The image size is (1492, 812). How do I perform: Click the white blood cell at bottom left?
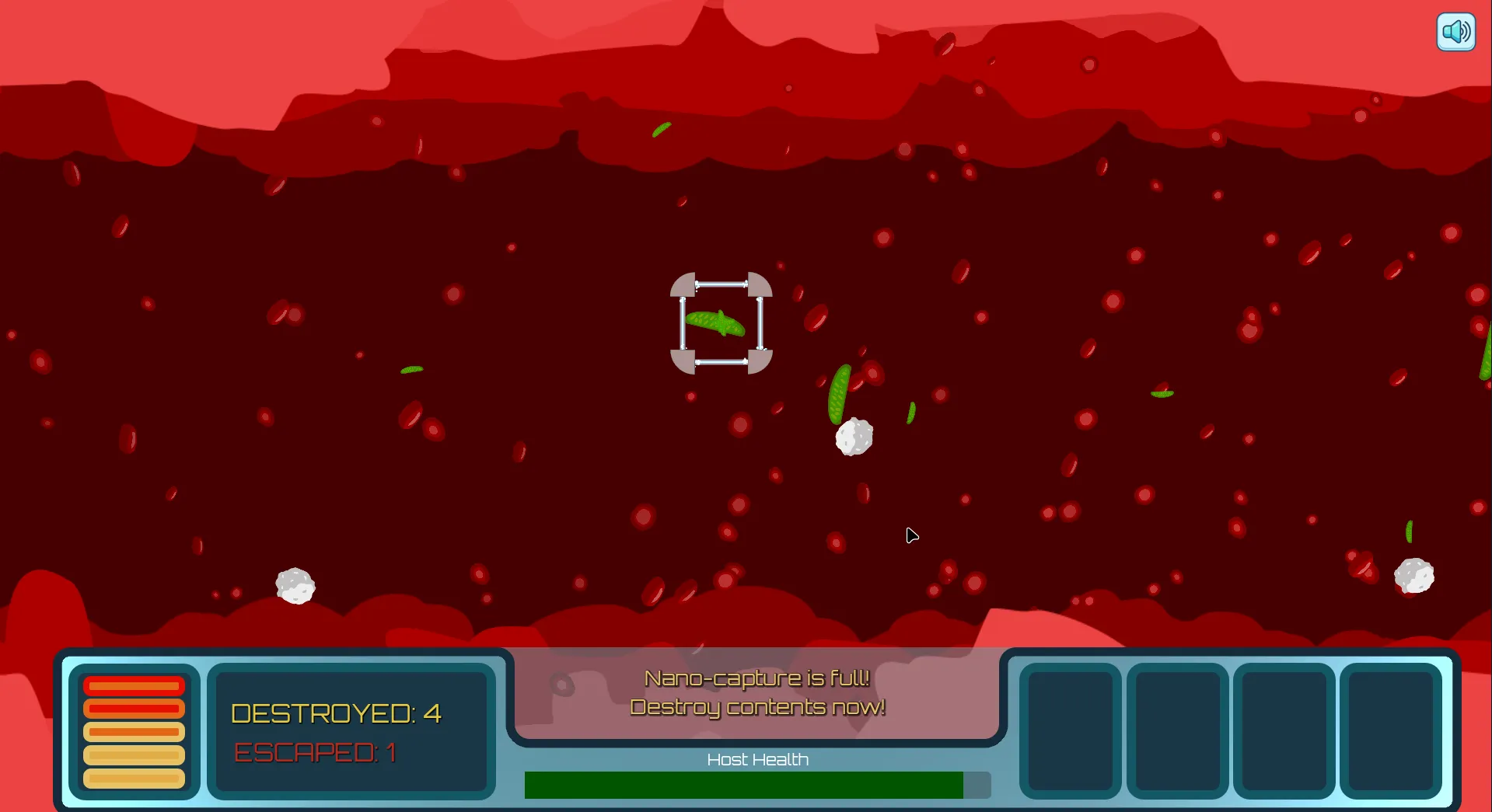pyautogui.click(x=295, y=587)
